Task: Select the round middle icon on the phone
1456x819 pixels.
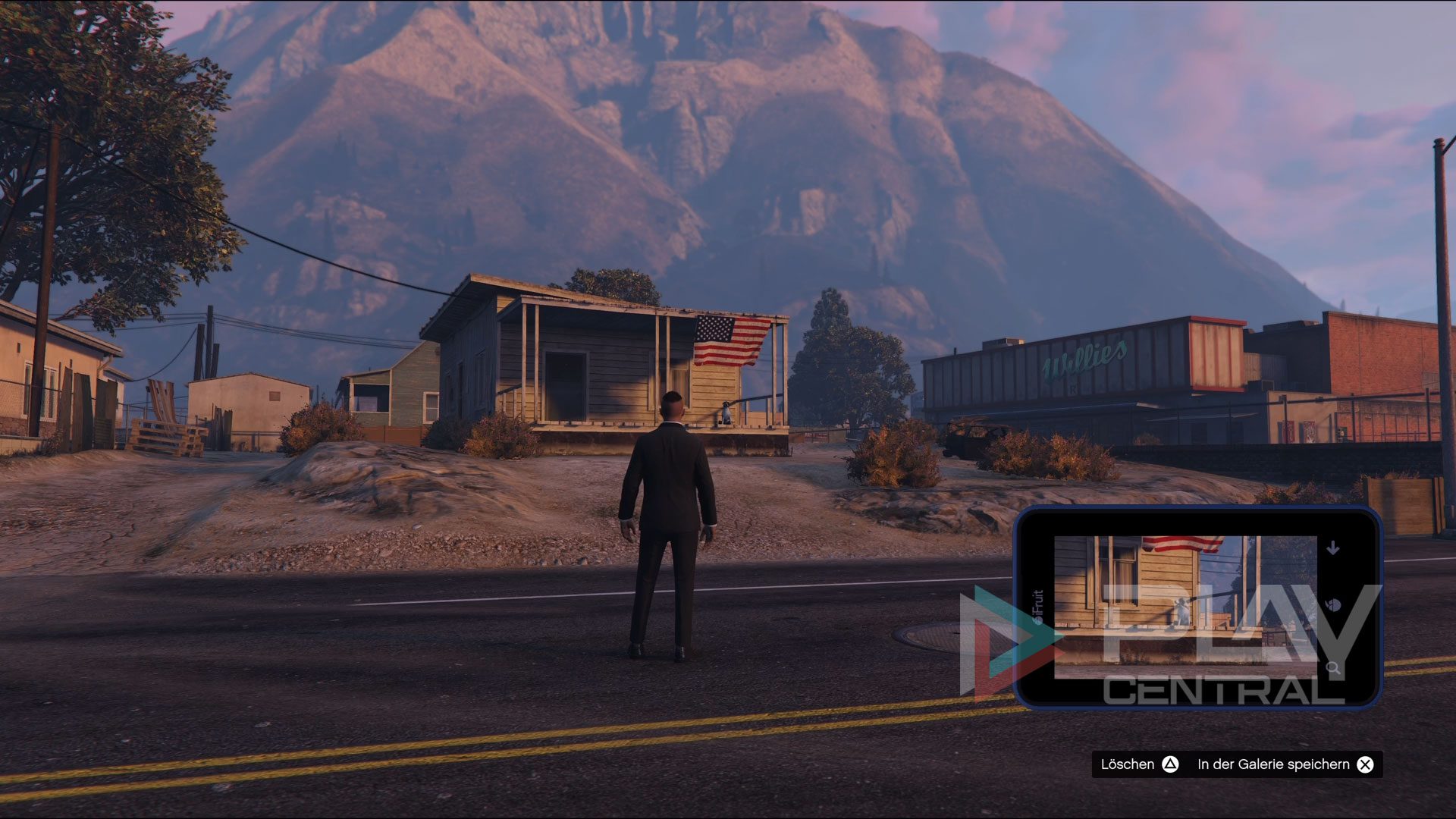Action: click(1333, 605)
